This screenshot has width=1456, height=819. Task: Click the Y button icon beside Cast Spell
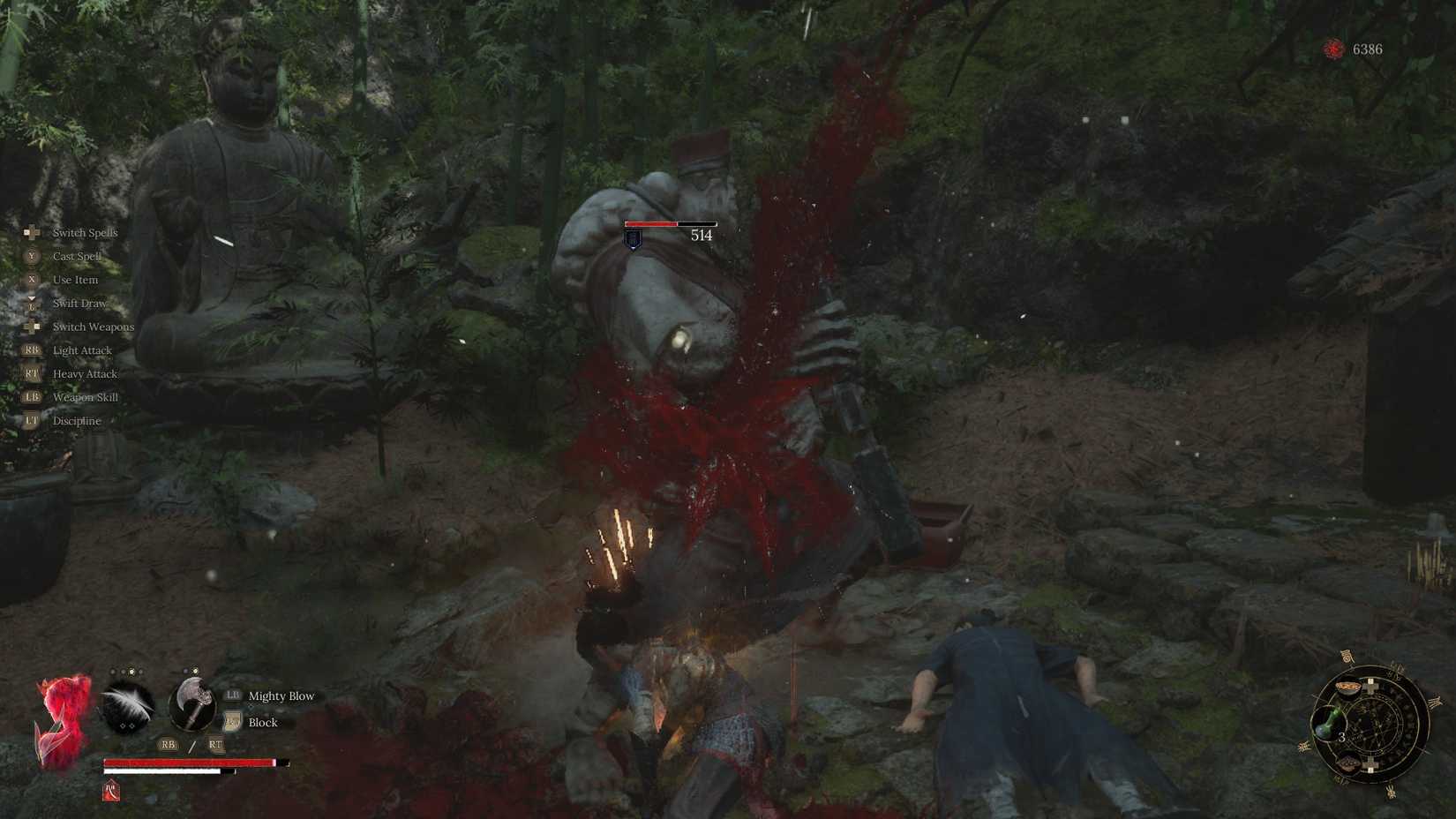coord(32,256)
